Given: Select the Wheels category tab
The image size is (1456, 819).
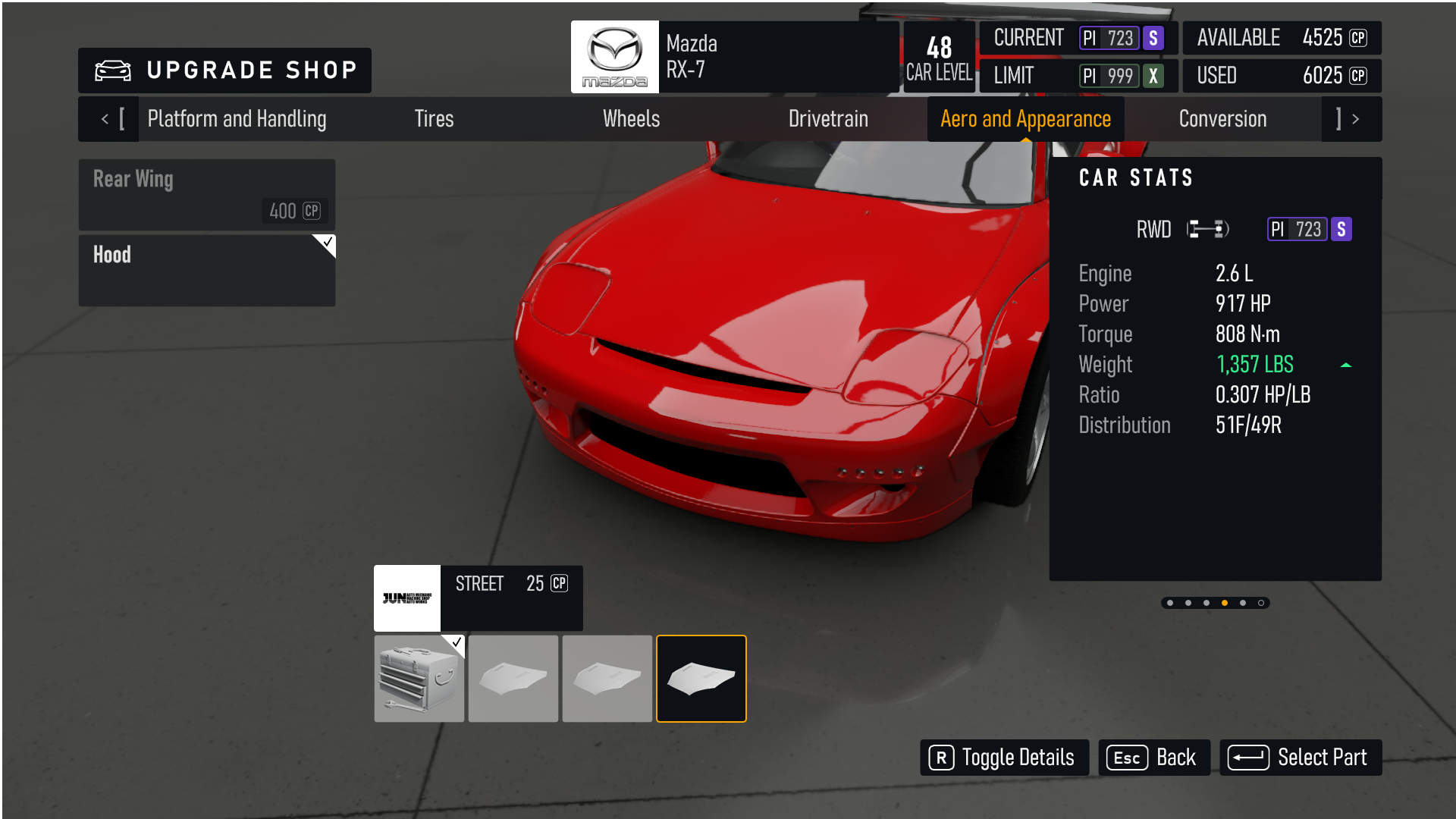Looking at the screenshot, I should click(631, 119).
